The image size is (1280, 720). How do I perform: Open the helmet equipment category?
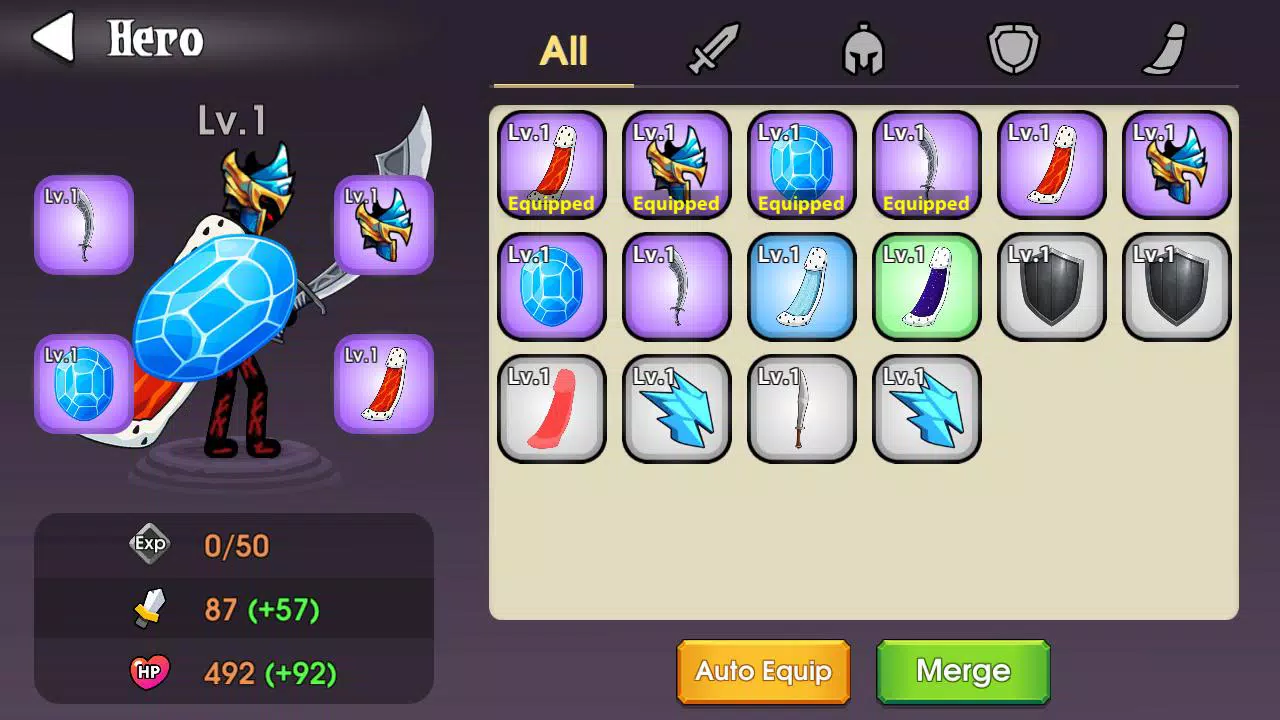[860, 50]
